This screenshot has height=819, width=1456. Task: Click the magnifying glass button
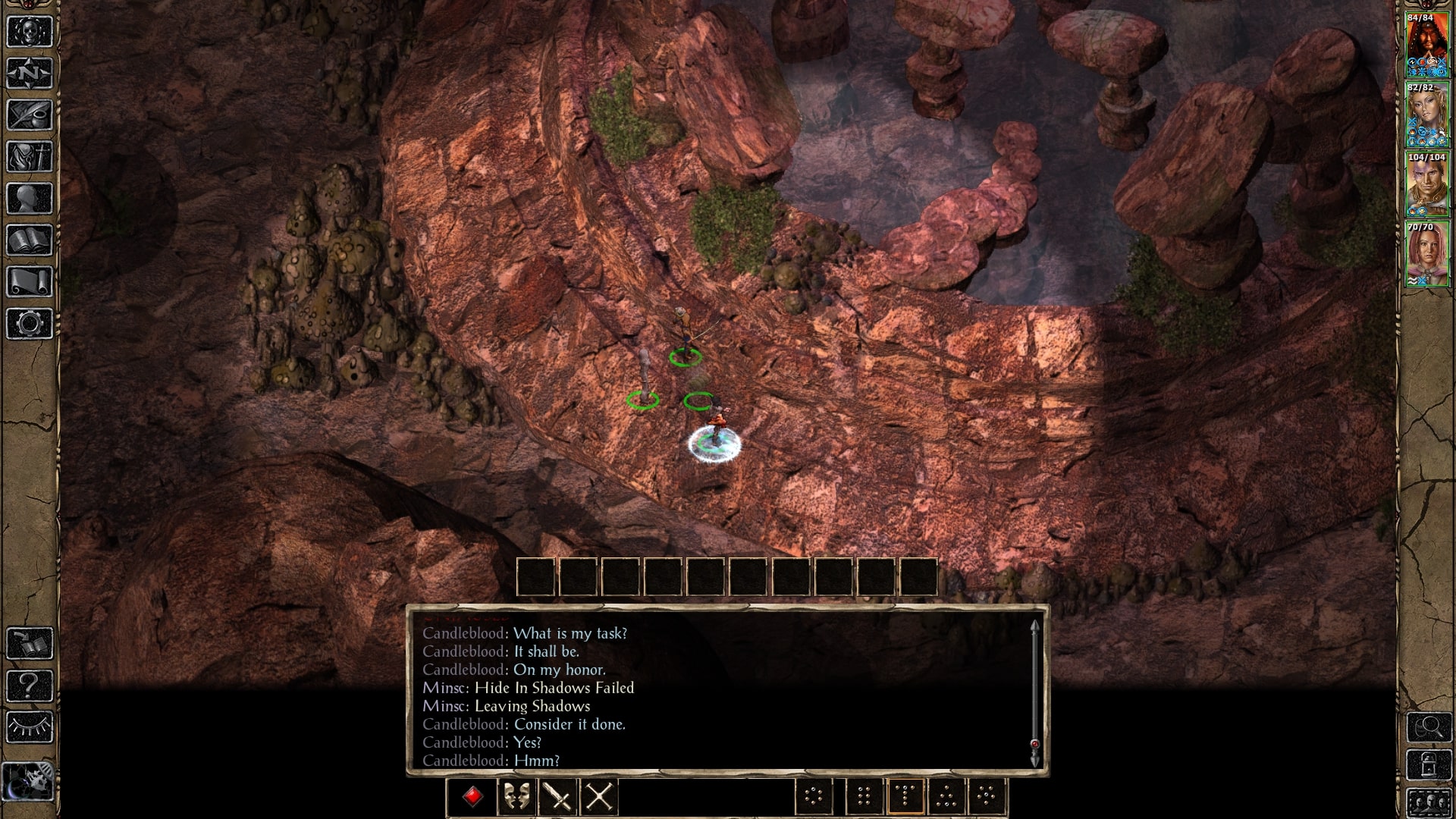click(x=1429, y=728)
